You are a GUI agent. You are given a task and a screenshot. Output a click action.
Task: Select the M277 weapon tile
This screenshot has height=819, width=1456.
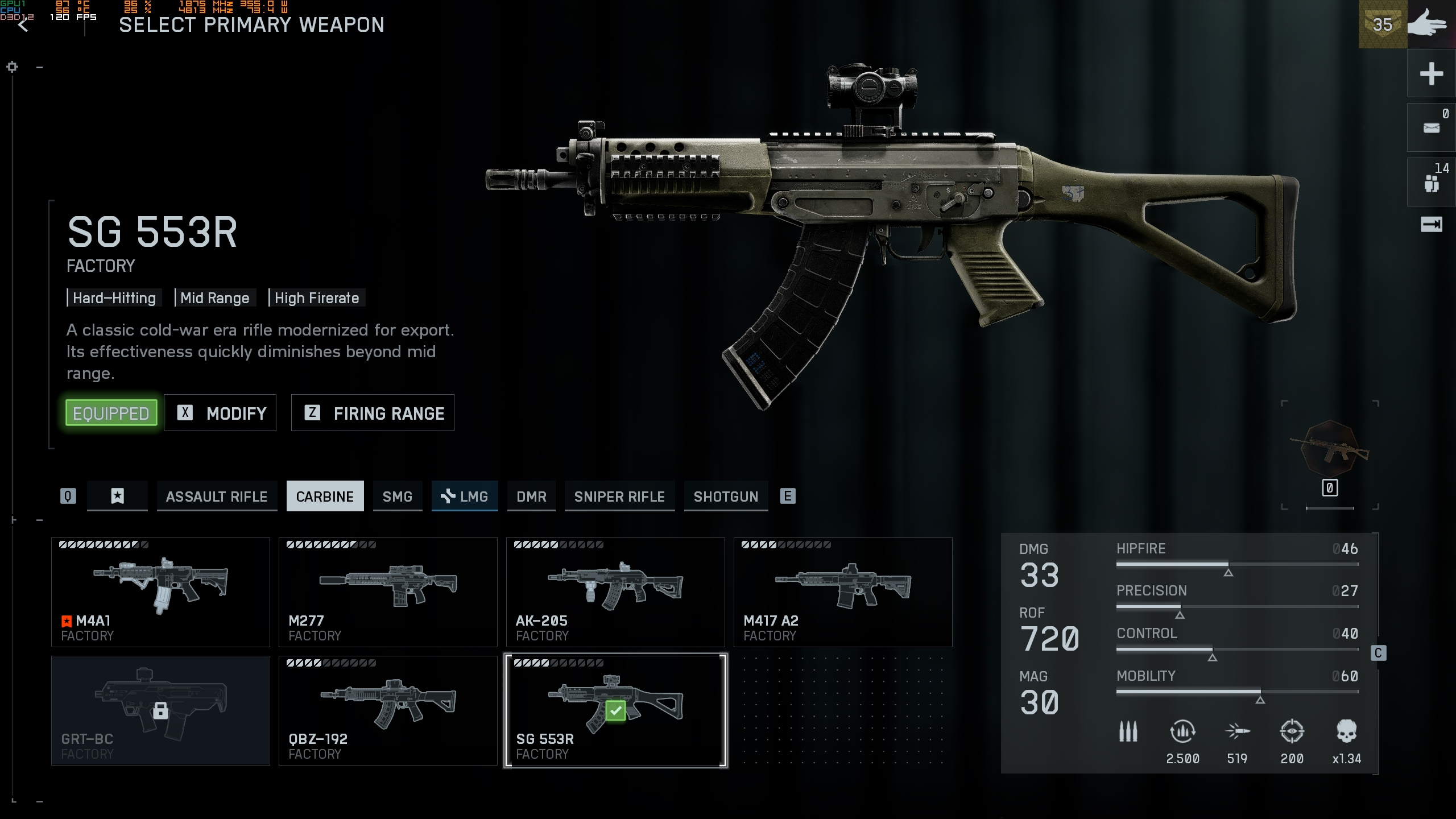388,592
